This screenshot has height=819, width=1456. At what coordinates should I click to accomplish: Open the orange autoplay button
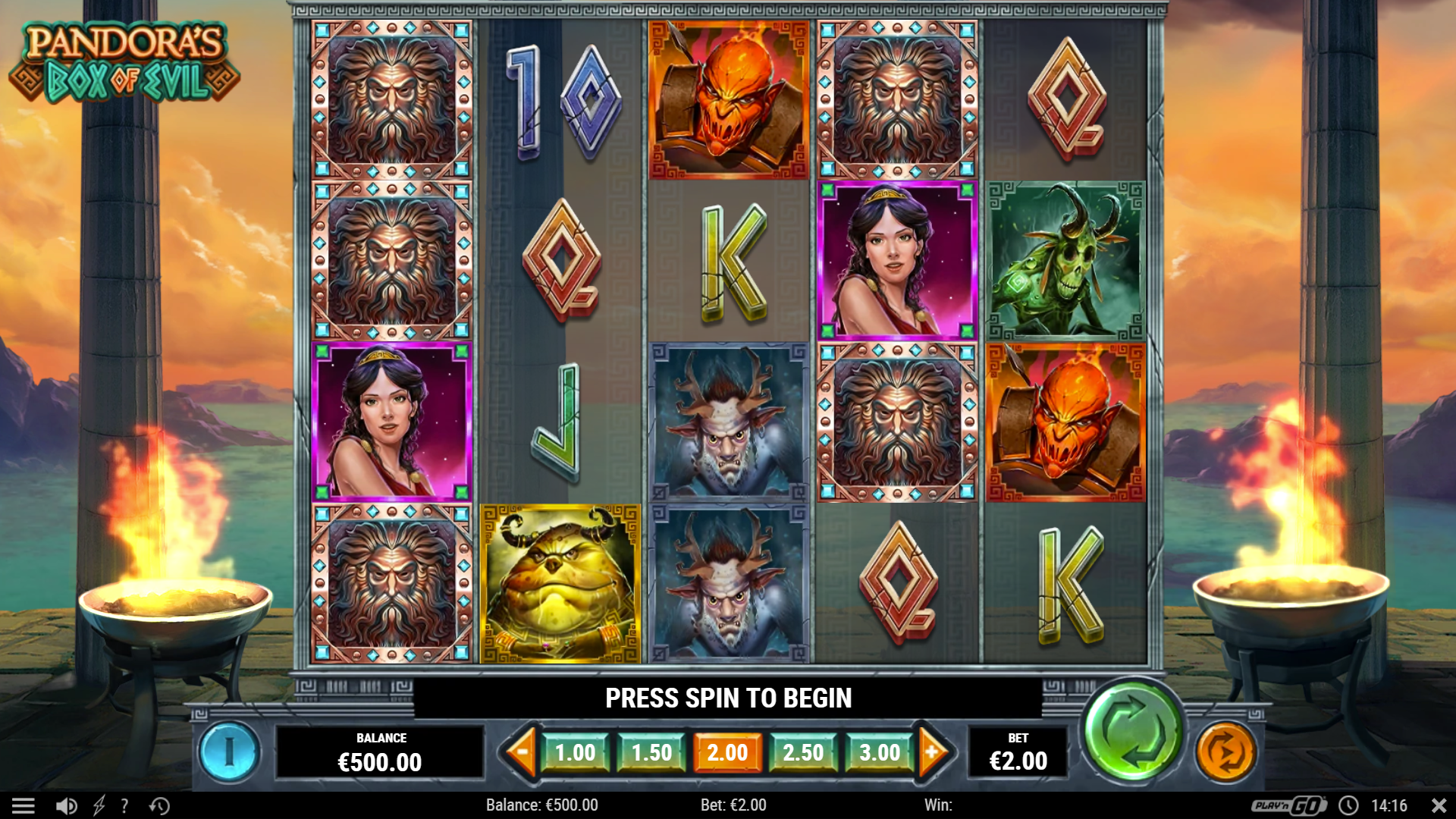click(x=1225, y=752)
